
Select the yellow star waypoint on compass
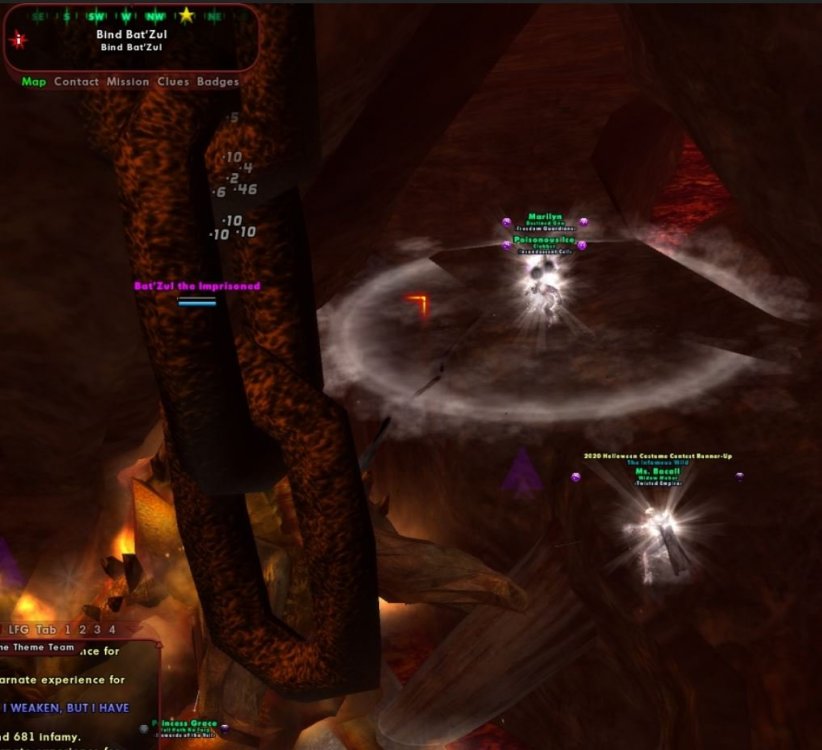(x=186, y=15)
